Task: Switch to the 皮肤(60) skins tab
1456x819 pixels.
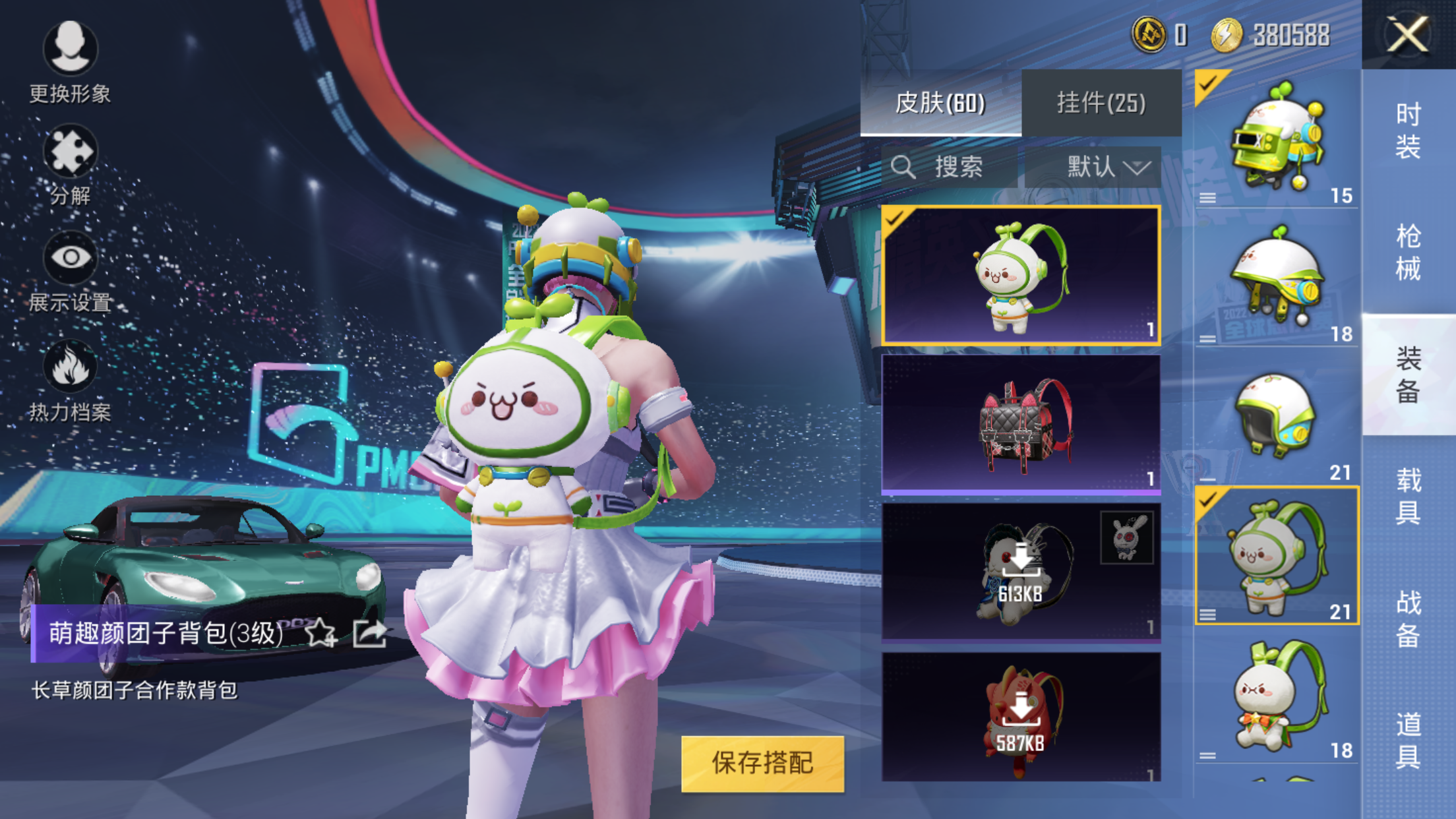Action: tap(940, 103)
